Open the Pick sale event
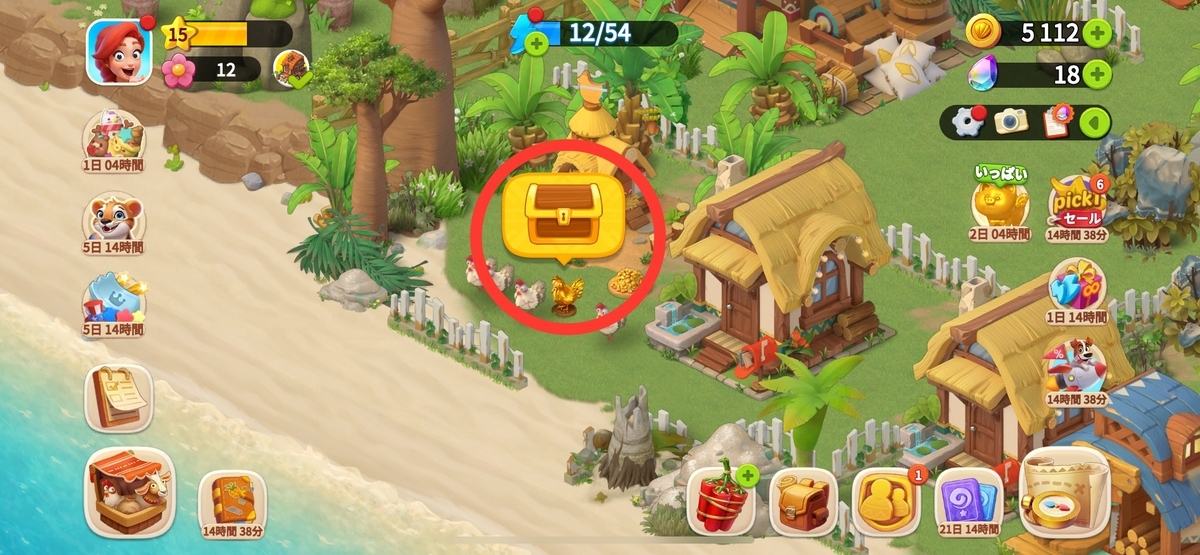 click(1077, 204)
